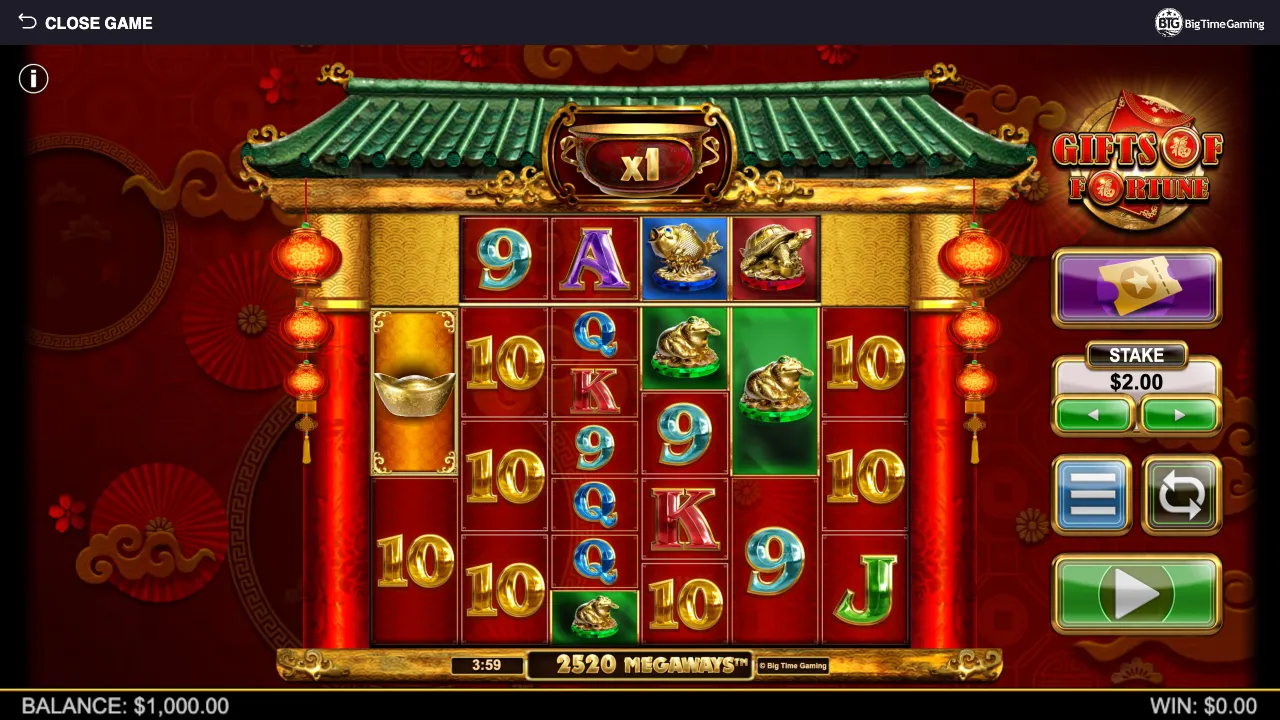1280x720 pixels.
Task: Click the x1 multiplier pot above reels
Action: click(640, 163)
